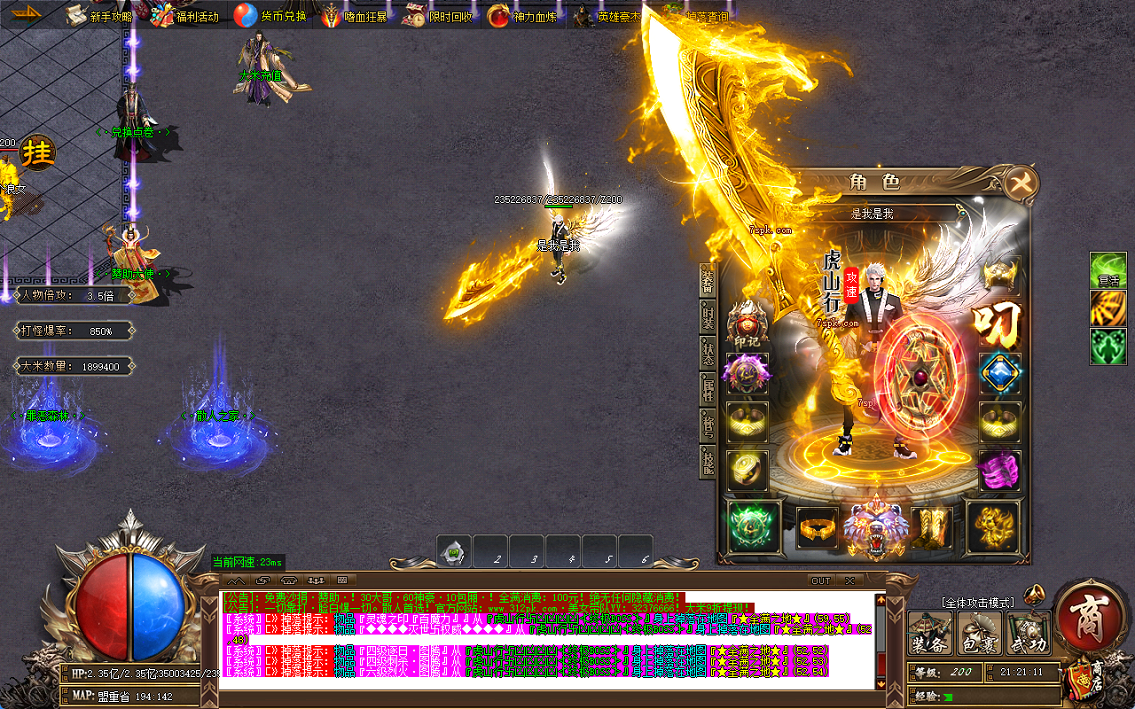Select the 印记 mark equipment slot
Image resolution: width=1135 pixels, height=709 pixels.
[748, 324]
